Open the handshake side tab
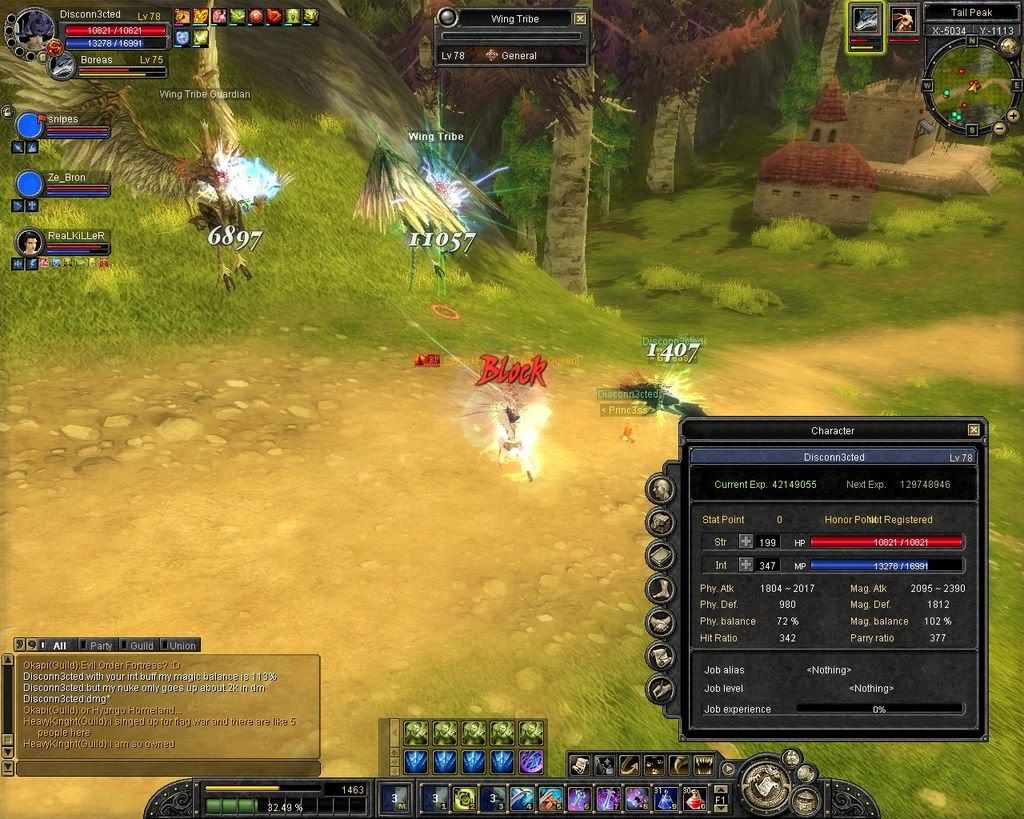The width and height of the screenshot is (1024, 819). (x=659, y=622)
